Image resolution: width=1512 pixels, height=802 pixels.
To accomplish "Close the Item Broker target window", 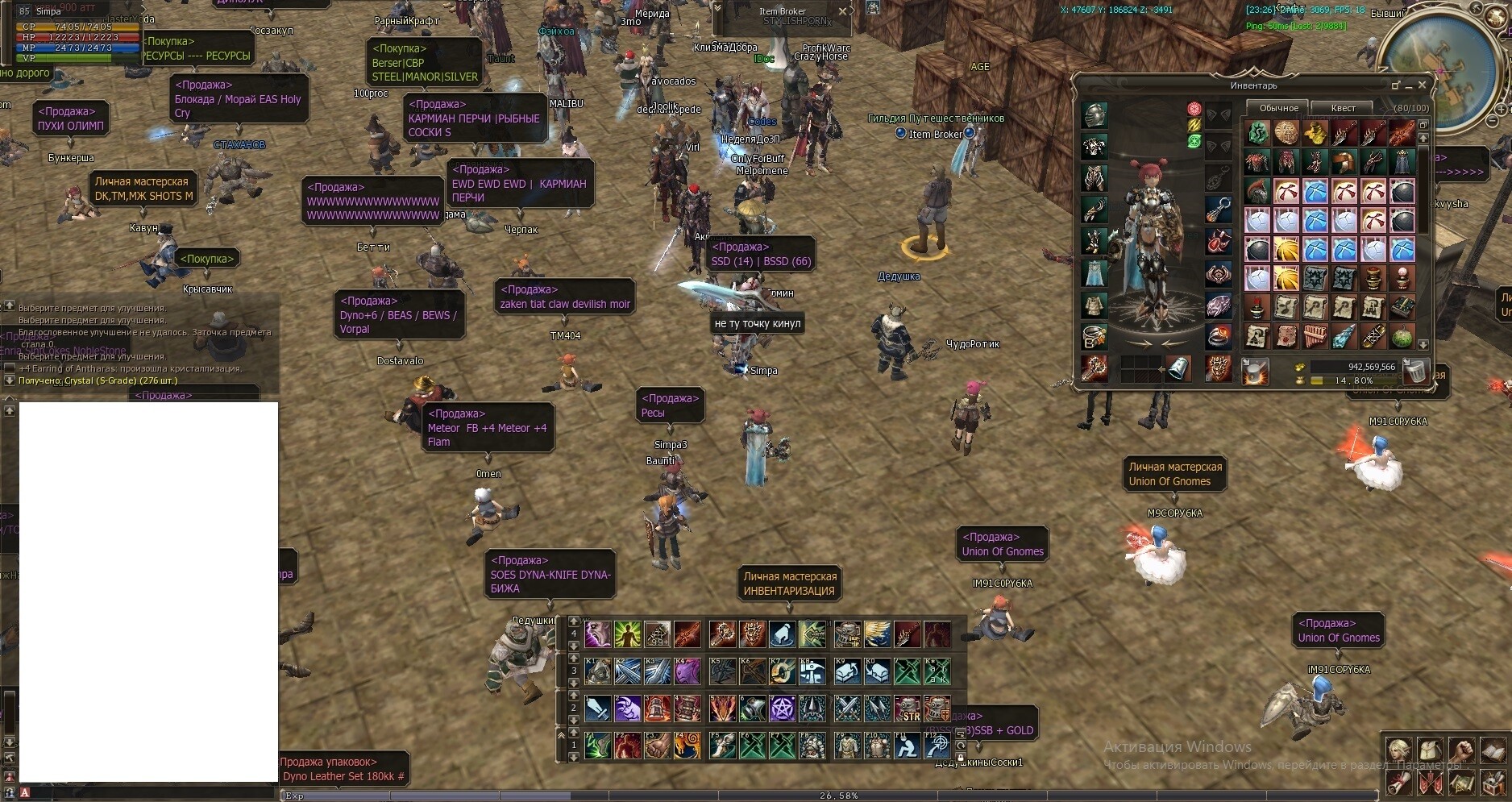I will tap(842, 11).
